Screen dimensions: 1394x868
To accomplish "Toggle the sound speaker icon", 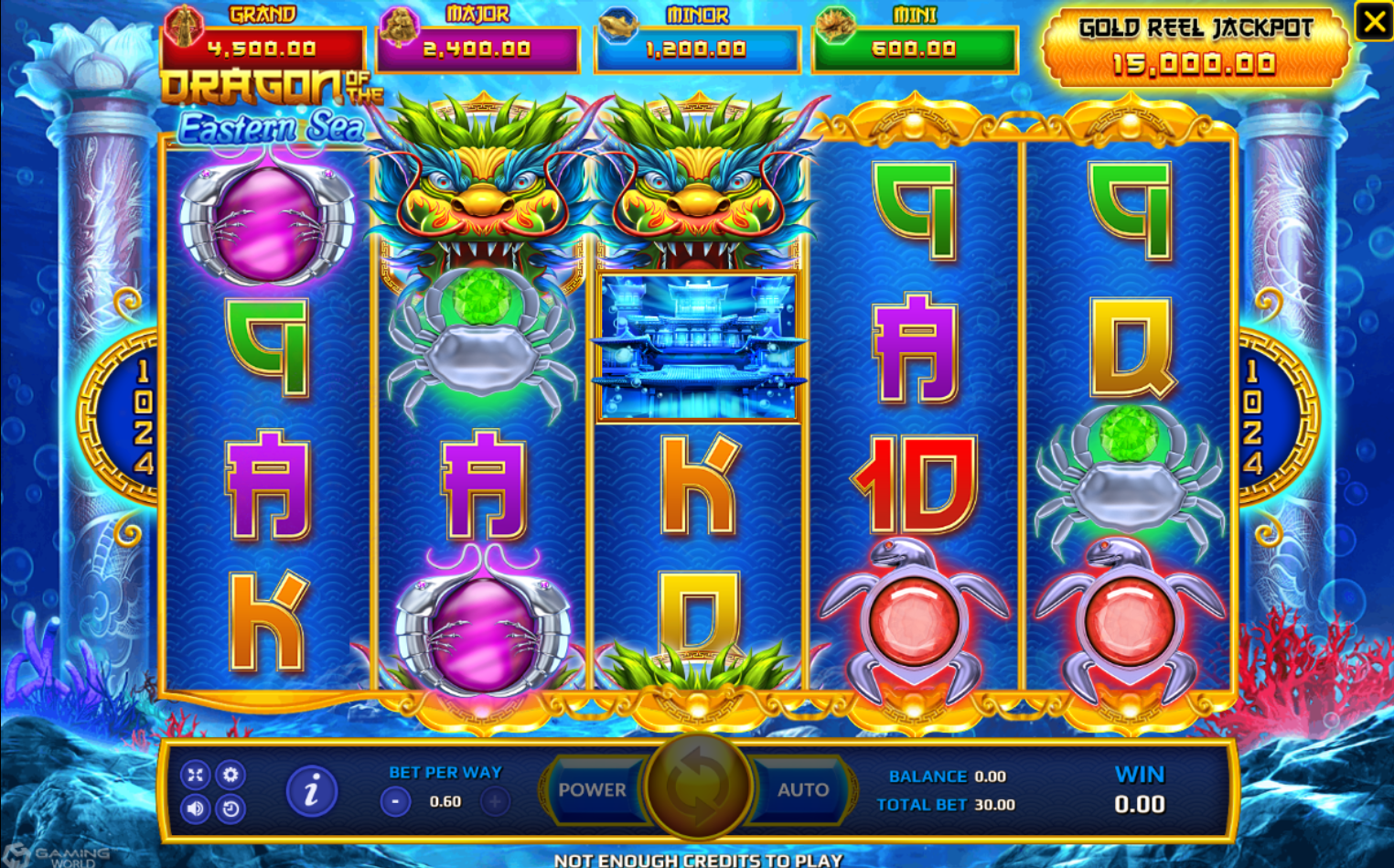I will tap(195, 809).
